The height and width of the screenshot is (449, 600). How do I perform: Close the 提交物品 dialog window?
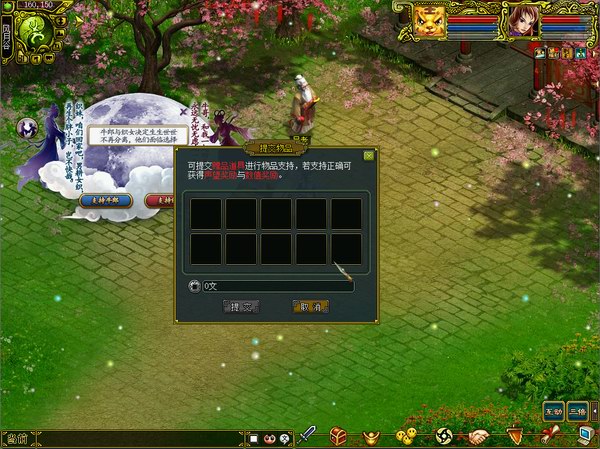(369, 155)
